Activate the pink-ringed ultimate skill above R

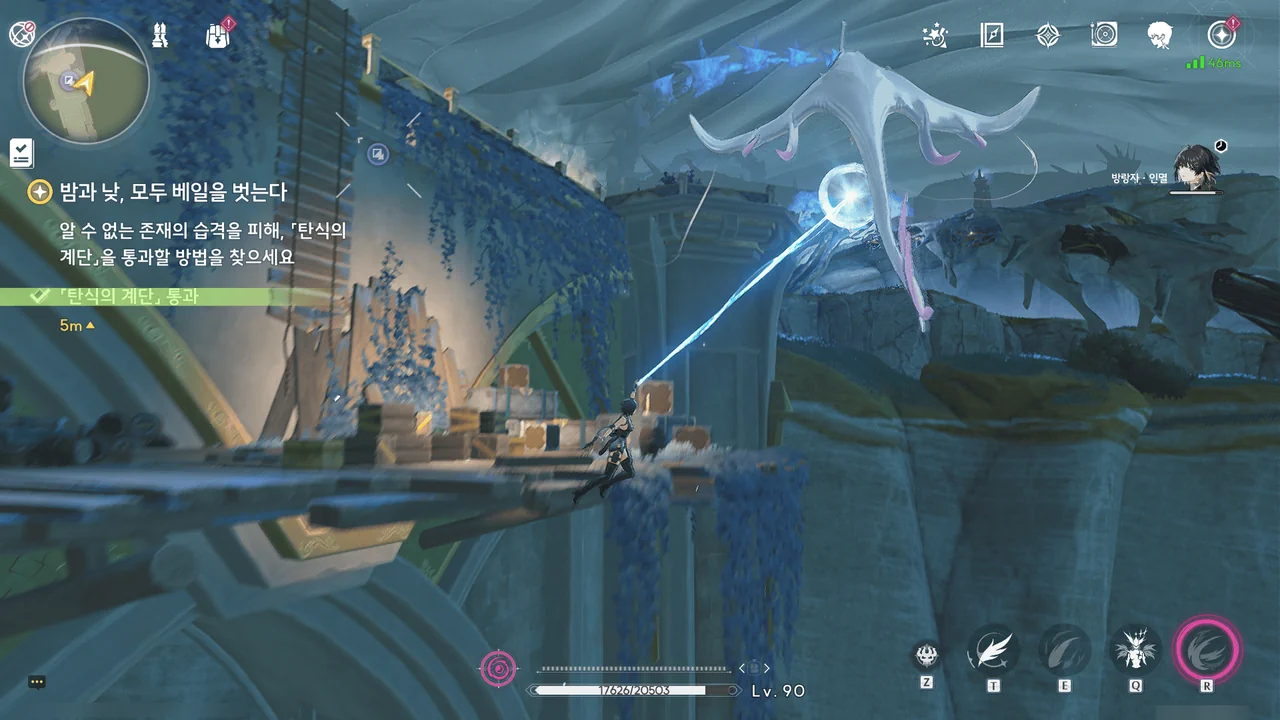1207,651
